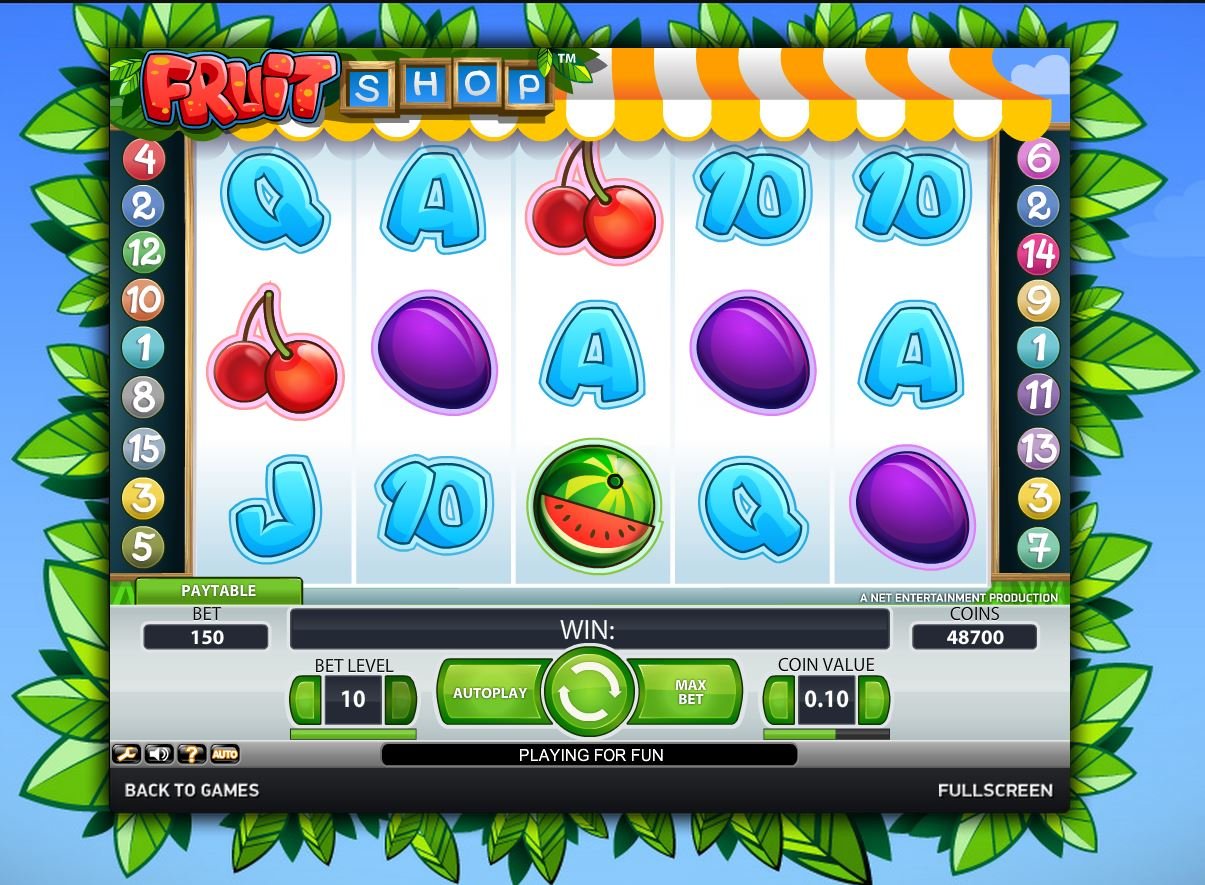Raise the coin value
Image resolution: width=1205 pixels, height=885 pixels.
pyautogui.click(x=874, y=699)
